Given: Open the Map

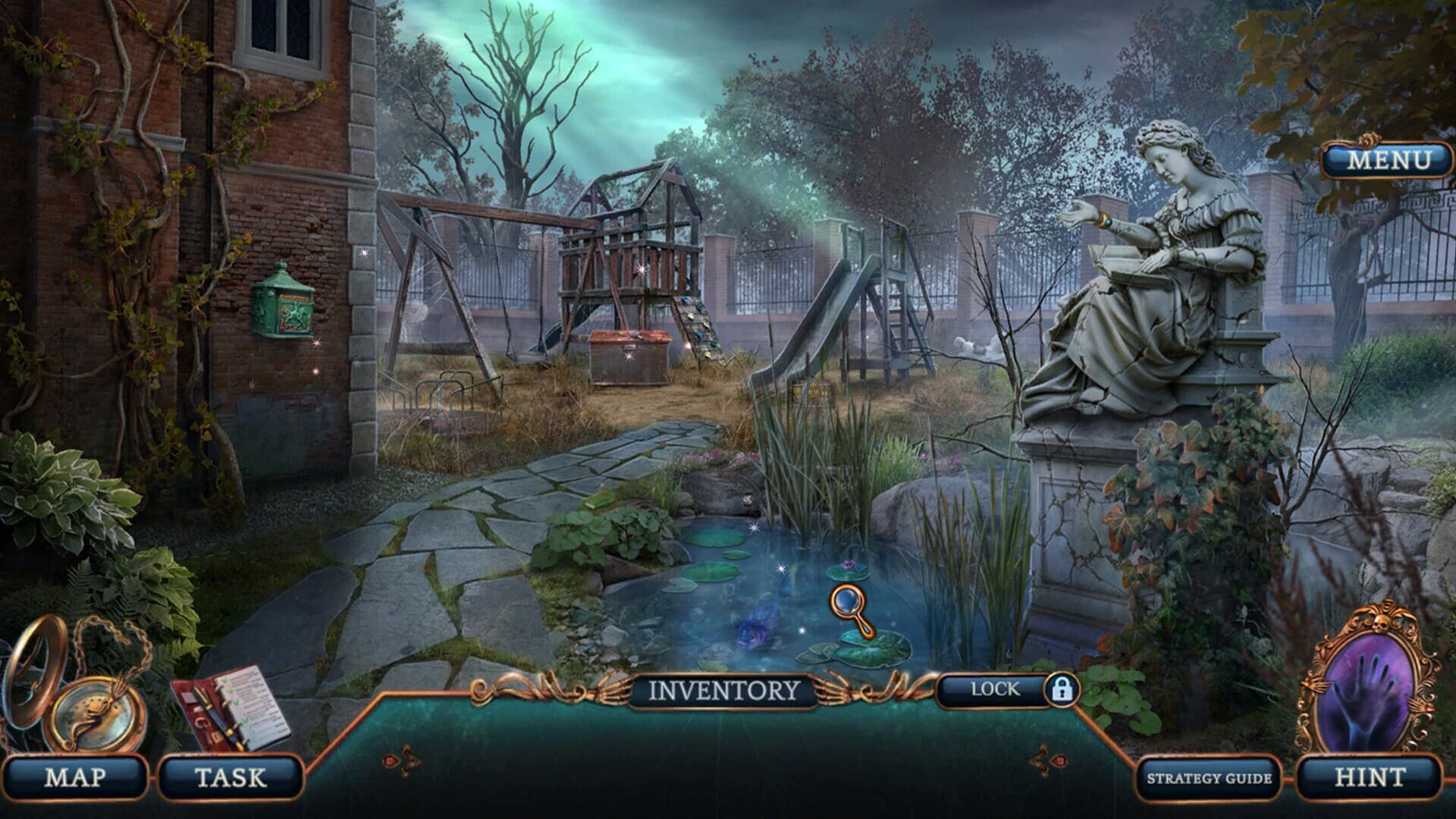Looking at the screenshot, I should coord(74,777).
